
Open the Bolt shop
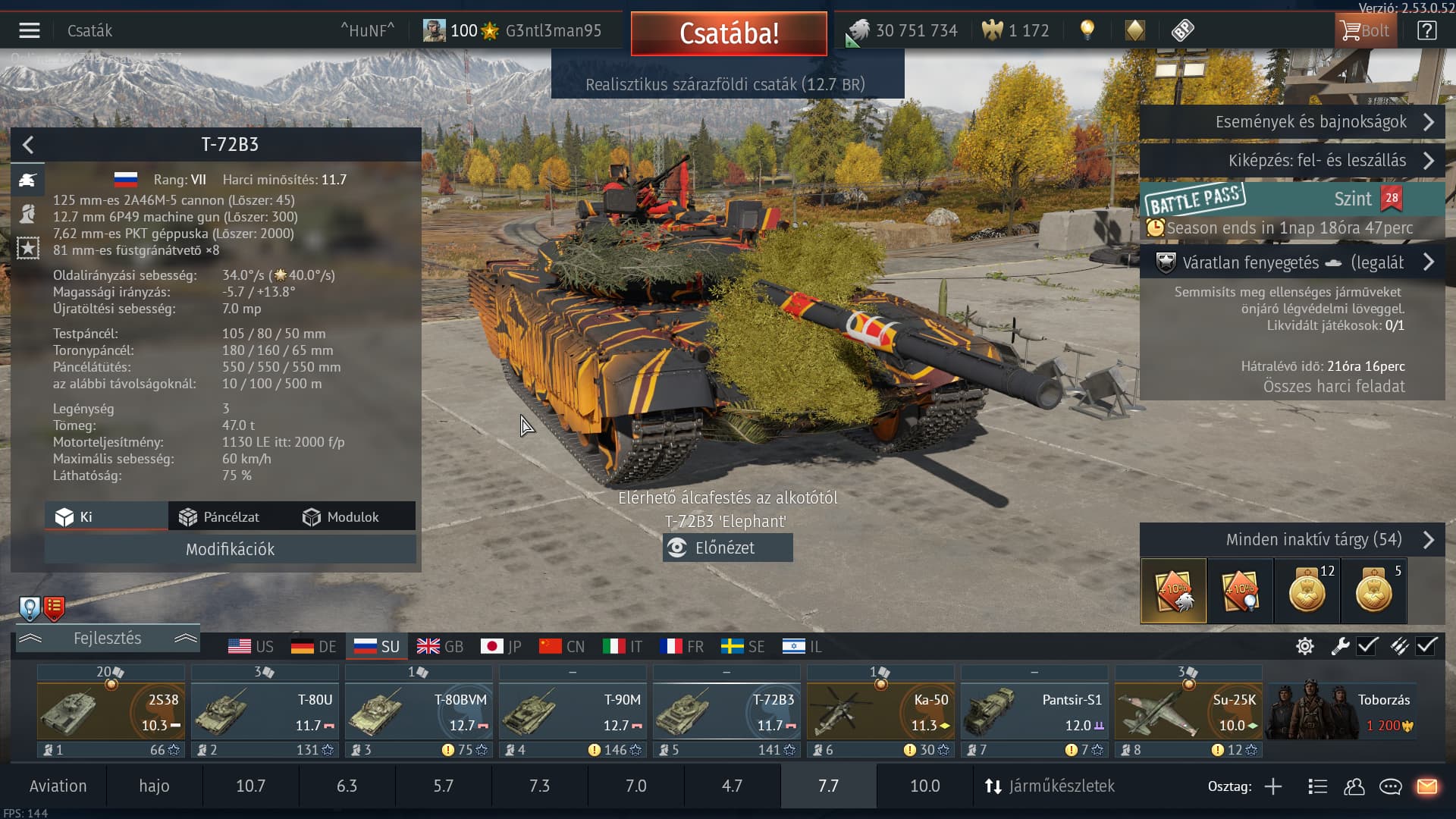click(x=1365, y=31)
